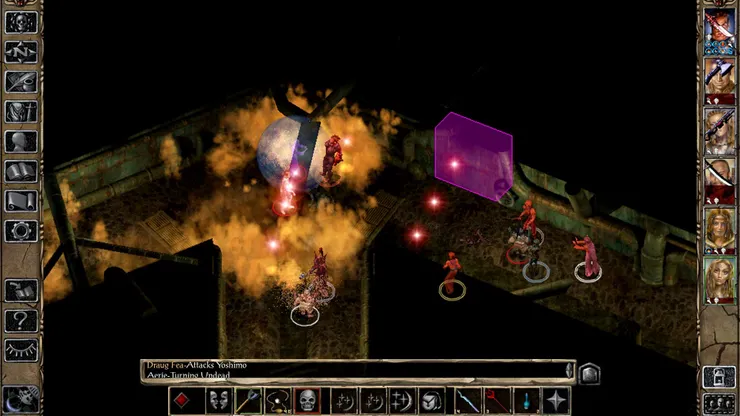Screen dimensions: 740x416
Task: Click the red diamond action button
Action: click(x=183, y=401)
